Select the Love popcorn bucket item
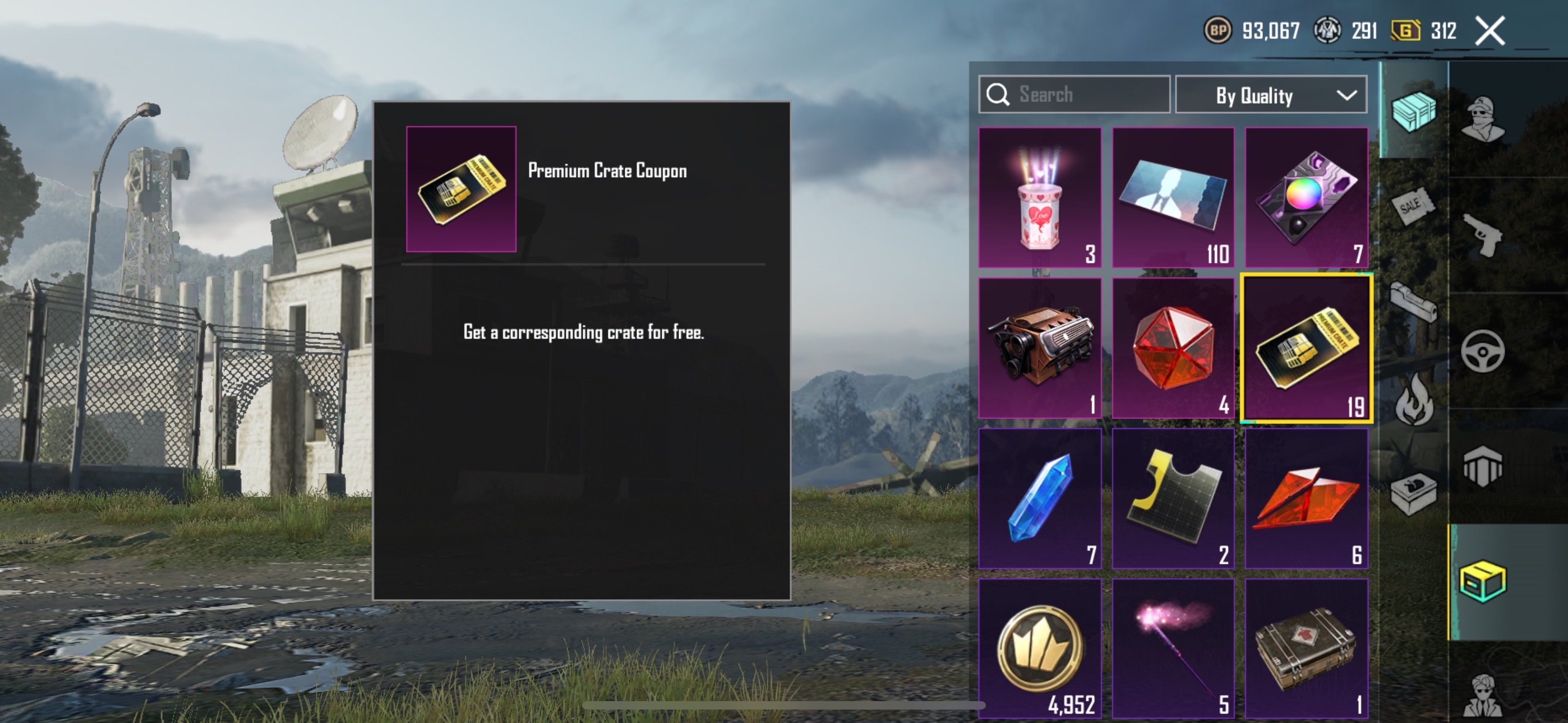This screenshot has width=1568, height=723. [x=1040, y=197]
